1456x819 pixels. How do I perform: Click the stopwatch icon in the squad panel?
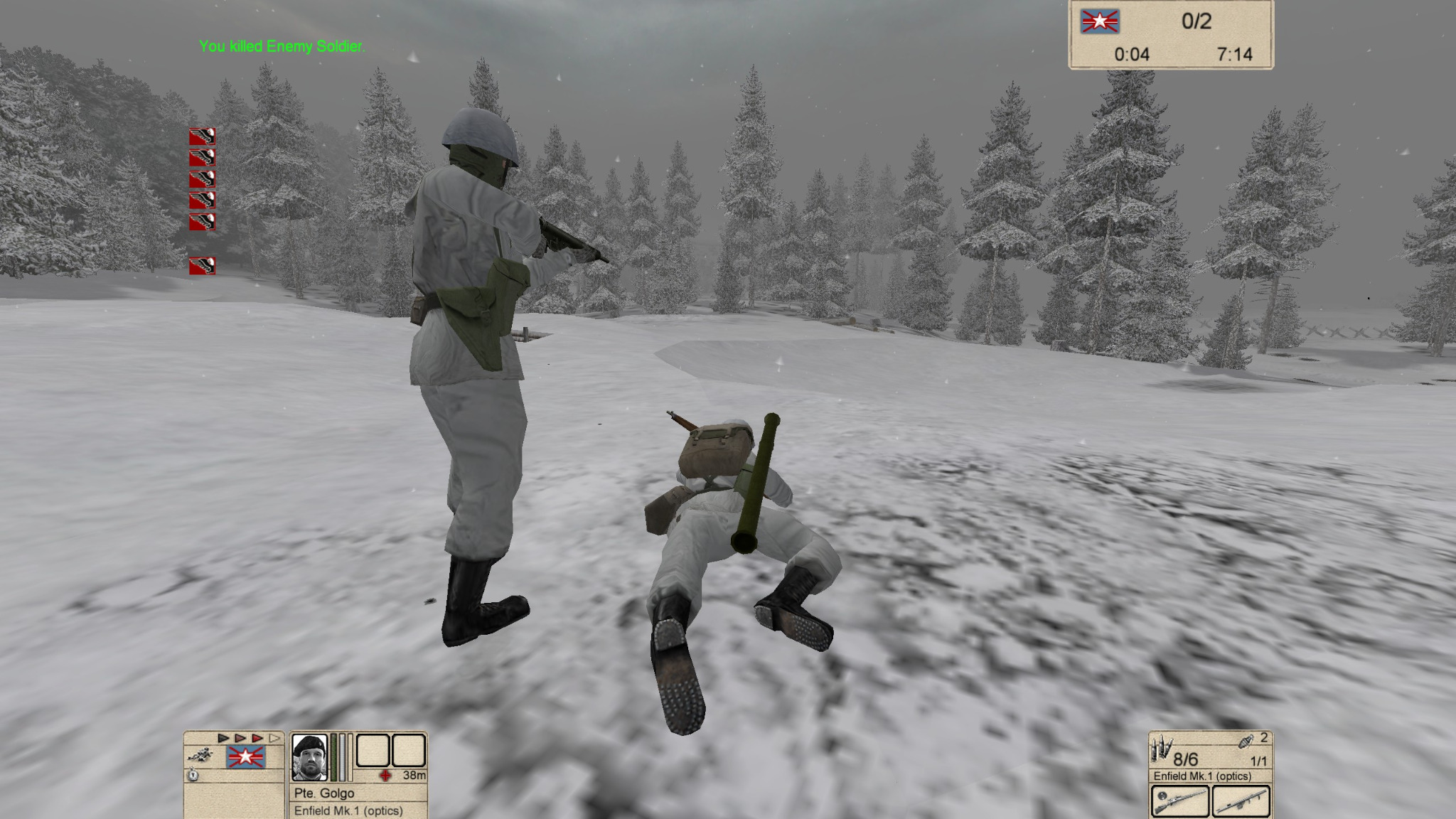(193, 775)
